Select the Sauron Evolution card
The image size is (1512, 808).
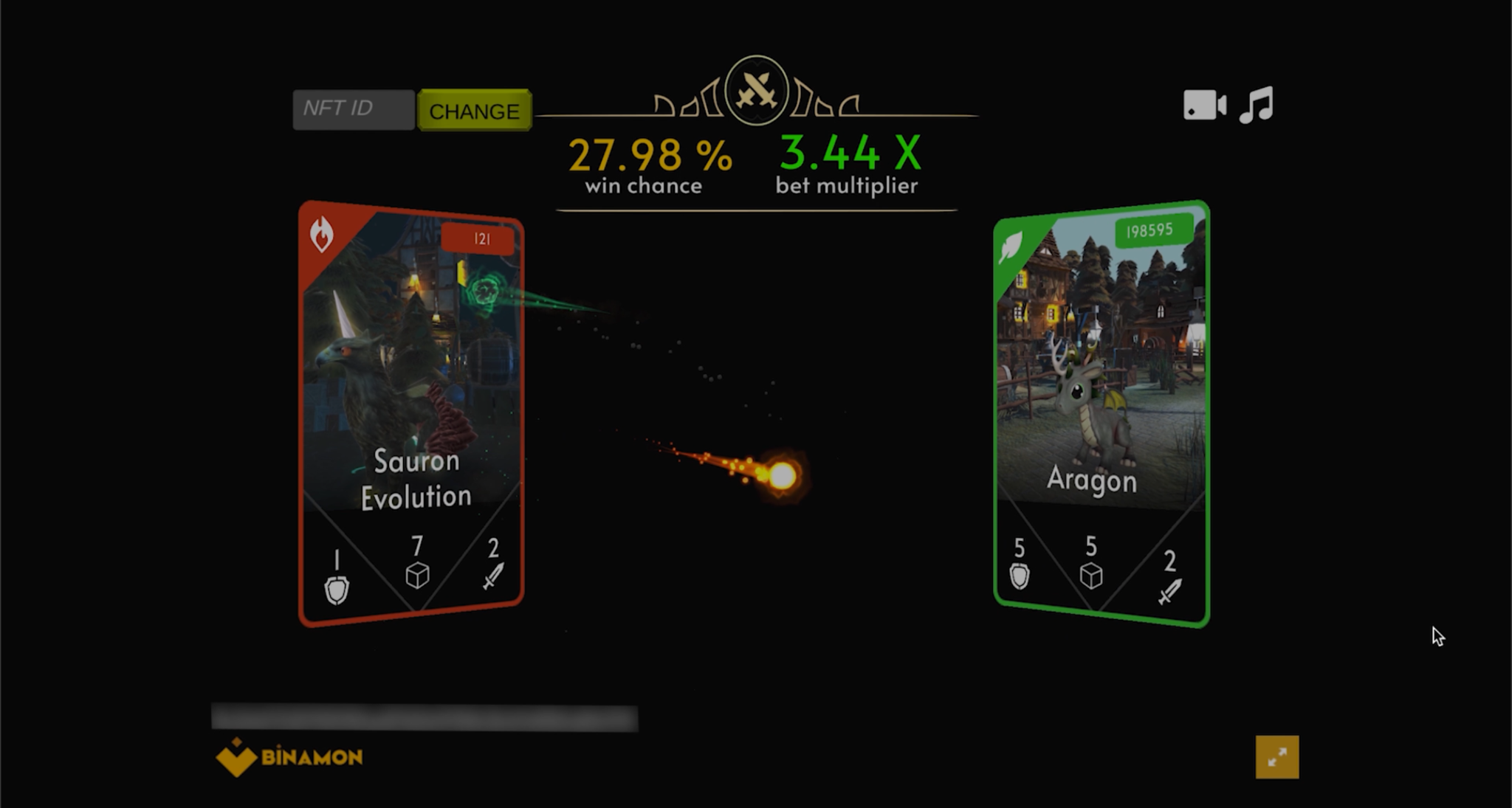click(411, 413)
